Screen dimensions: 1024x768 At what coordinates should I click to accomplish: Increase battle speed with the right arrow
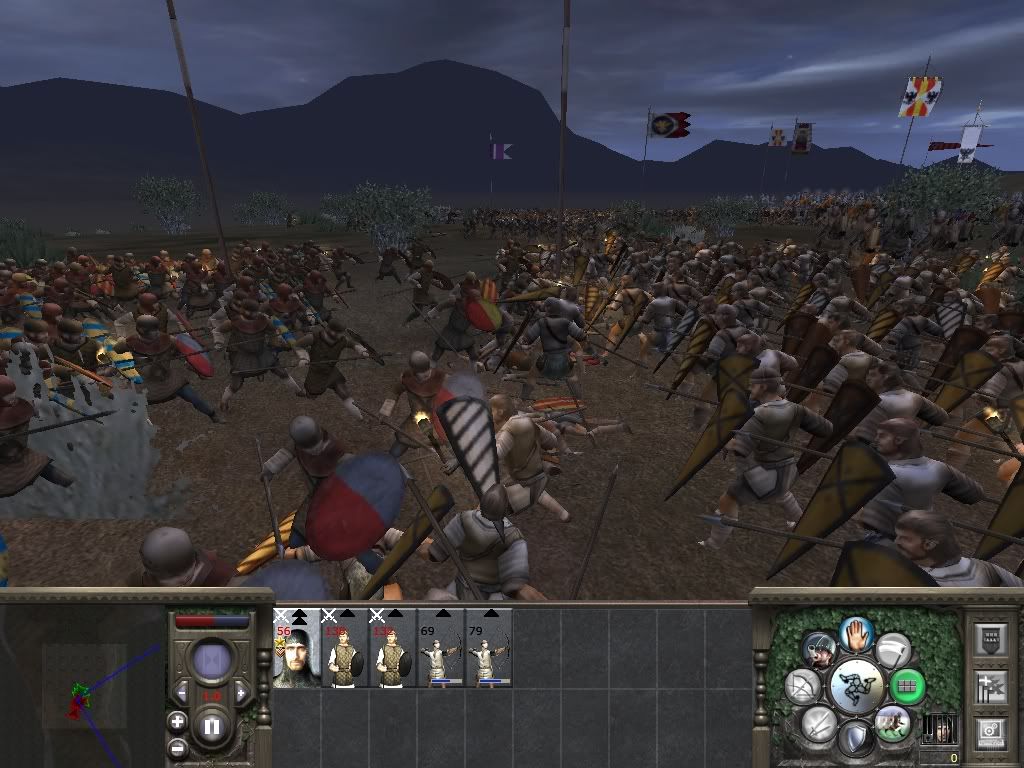[x=242, y=693]
